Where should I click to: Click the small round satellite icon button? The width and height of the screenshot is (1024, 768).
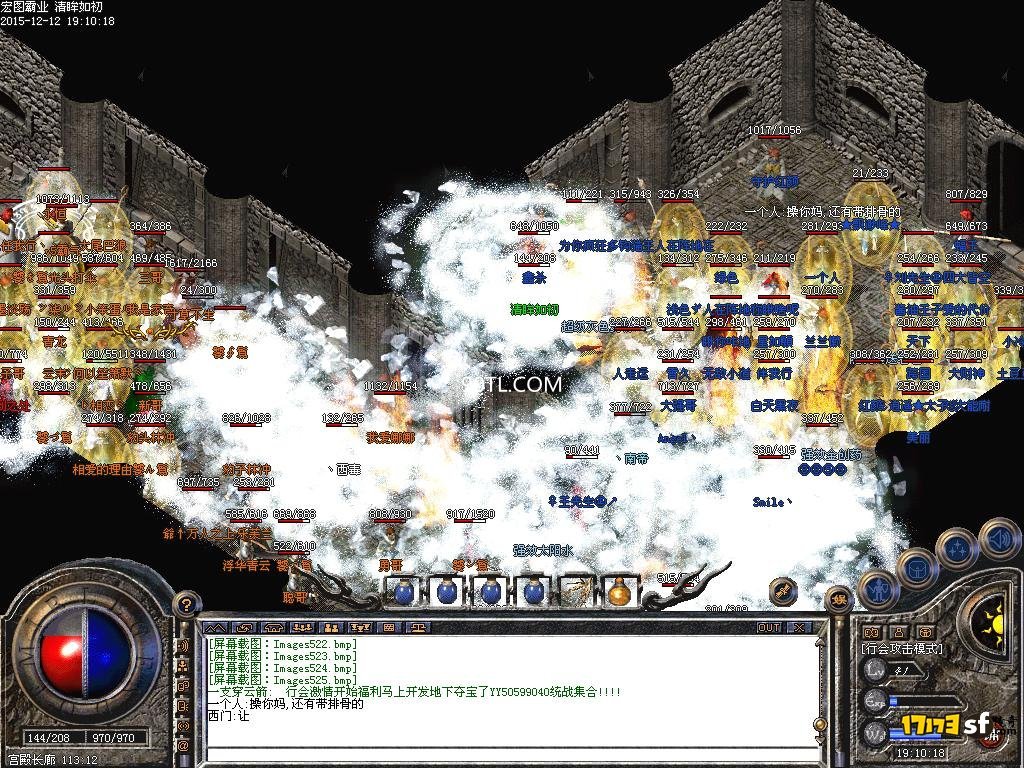click(782, 589)
